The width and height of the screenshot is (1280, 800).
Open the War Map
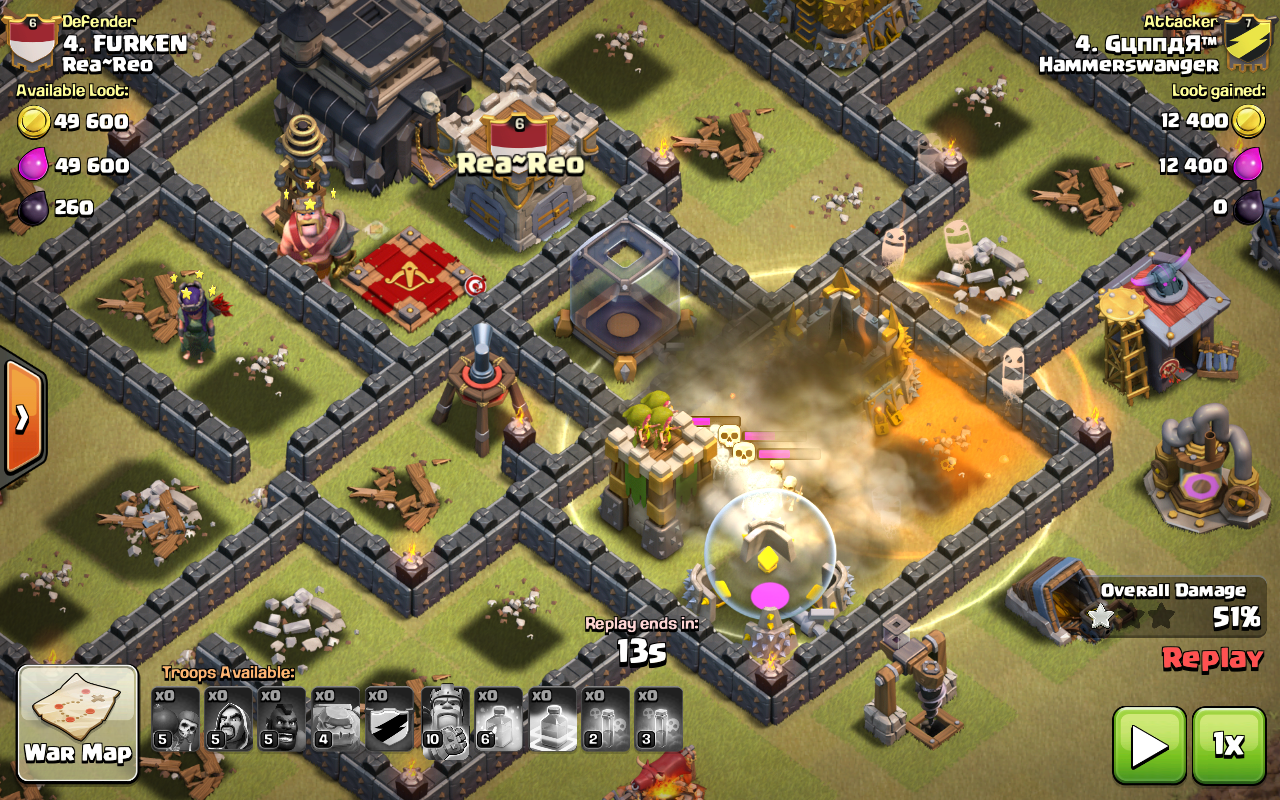[x=78, y=723]
